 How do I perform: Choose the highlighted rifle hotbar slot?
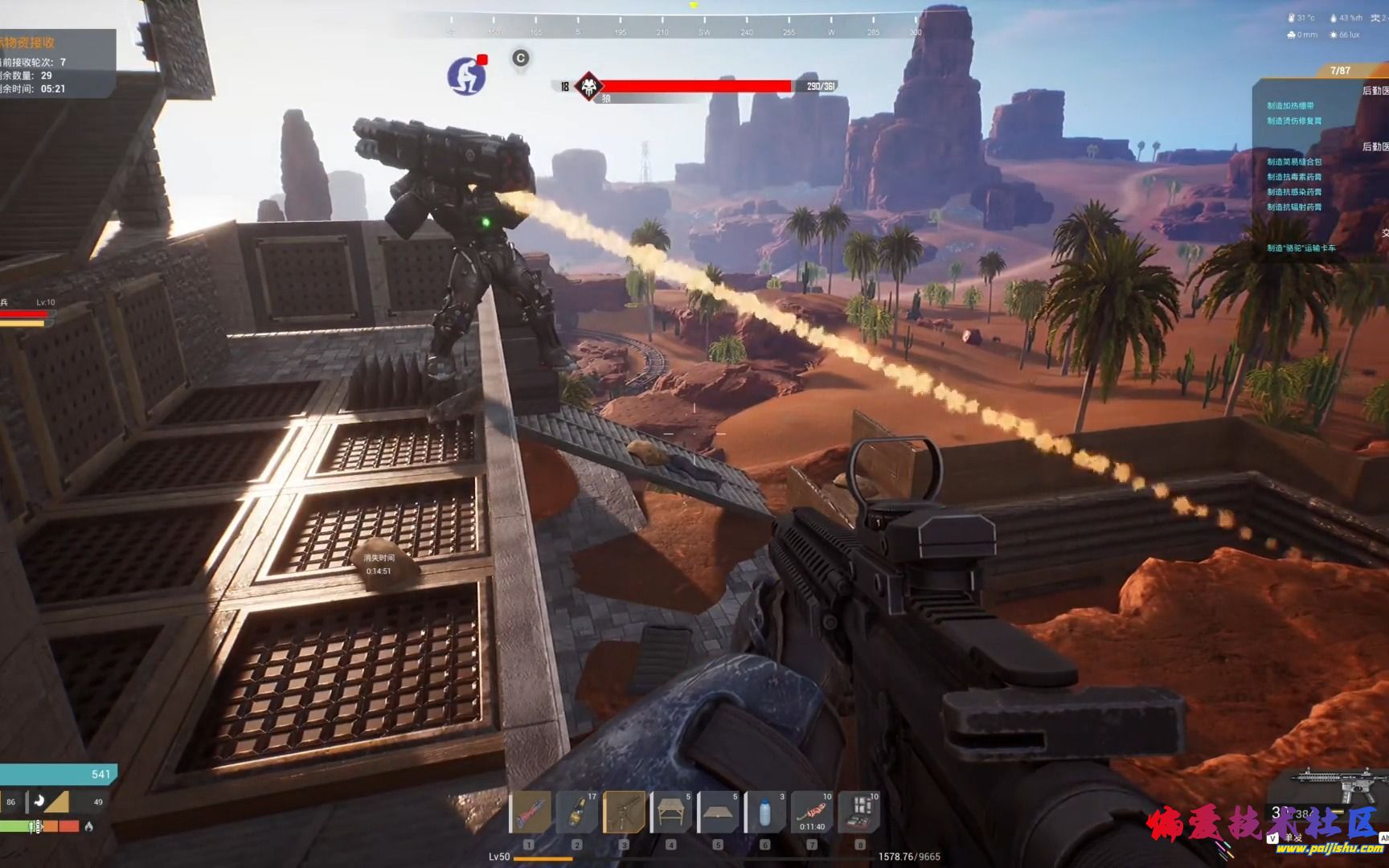624,813
